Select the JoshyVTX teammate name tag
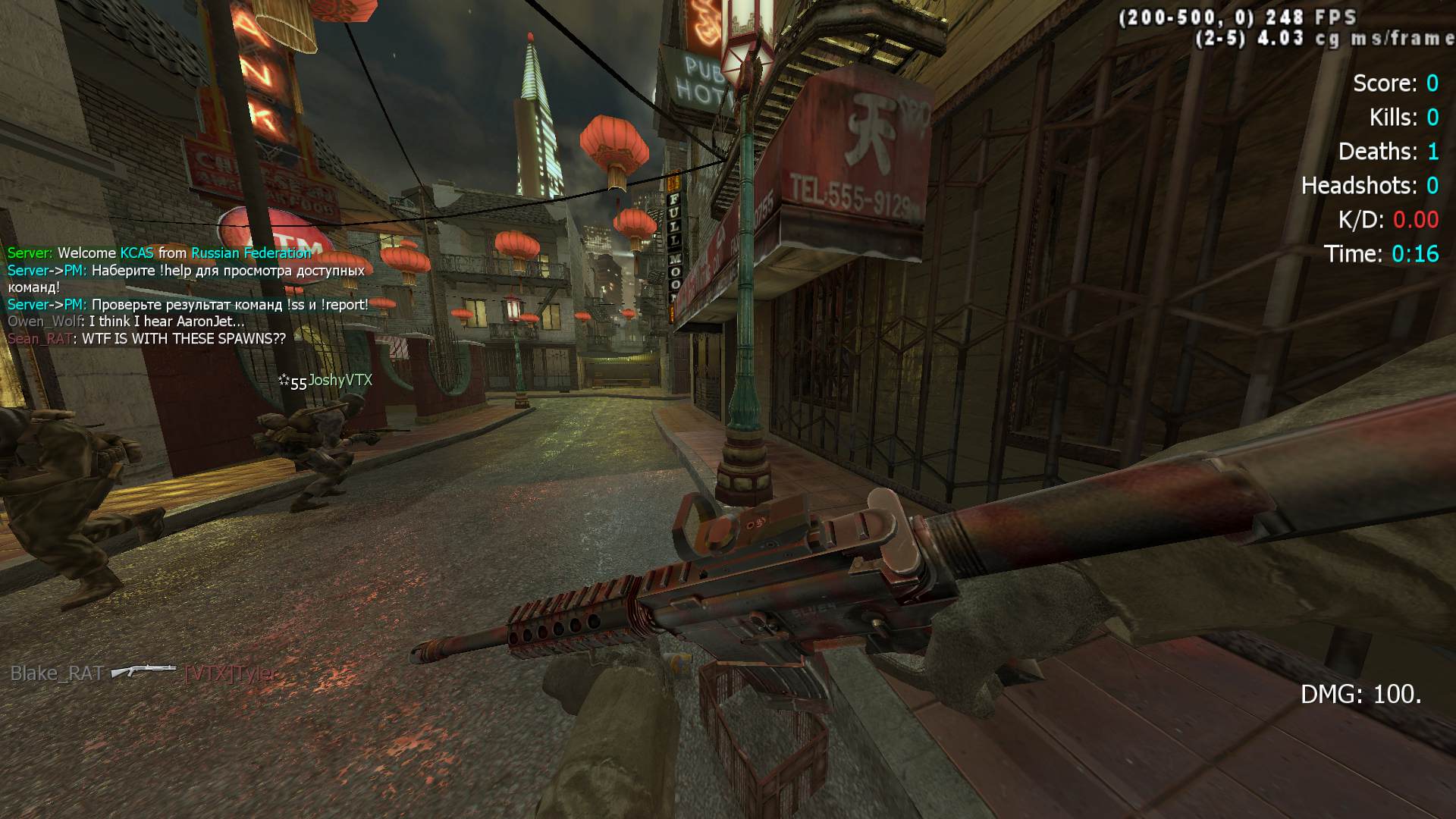The height and width of the screenshot is (819, 1456). [x=339, y=381]
